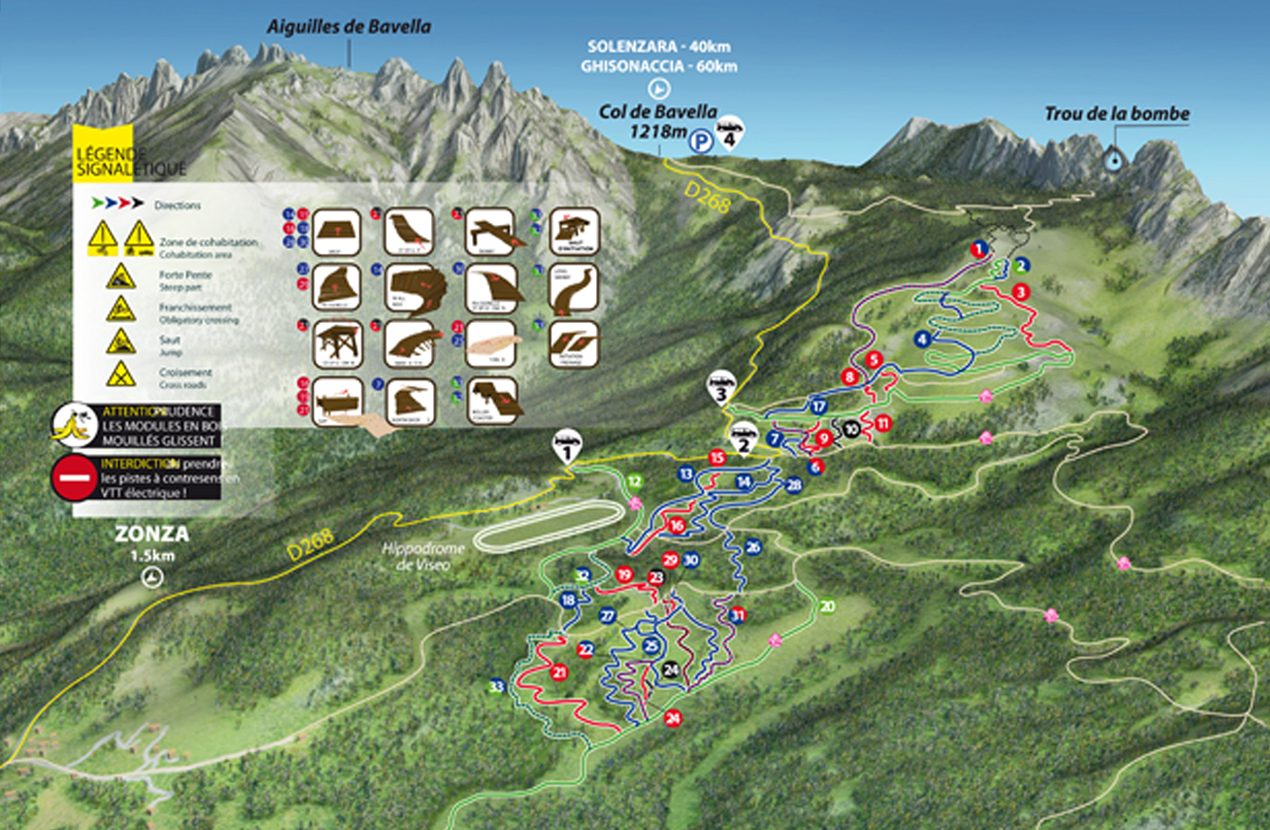This screenshot has height=830, width=1270.
Task: Click the Zonza direction arrow icon
Action: point(152,578)
